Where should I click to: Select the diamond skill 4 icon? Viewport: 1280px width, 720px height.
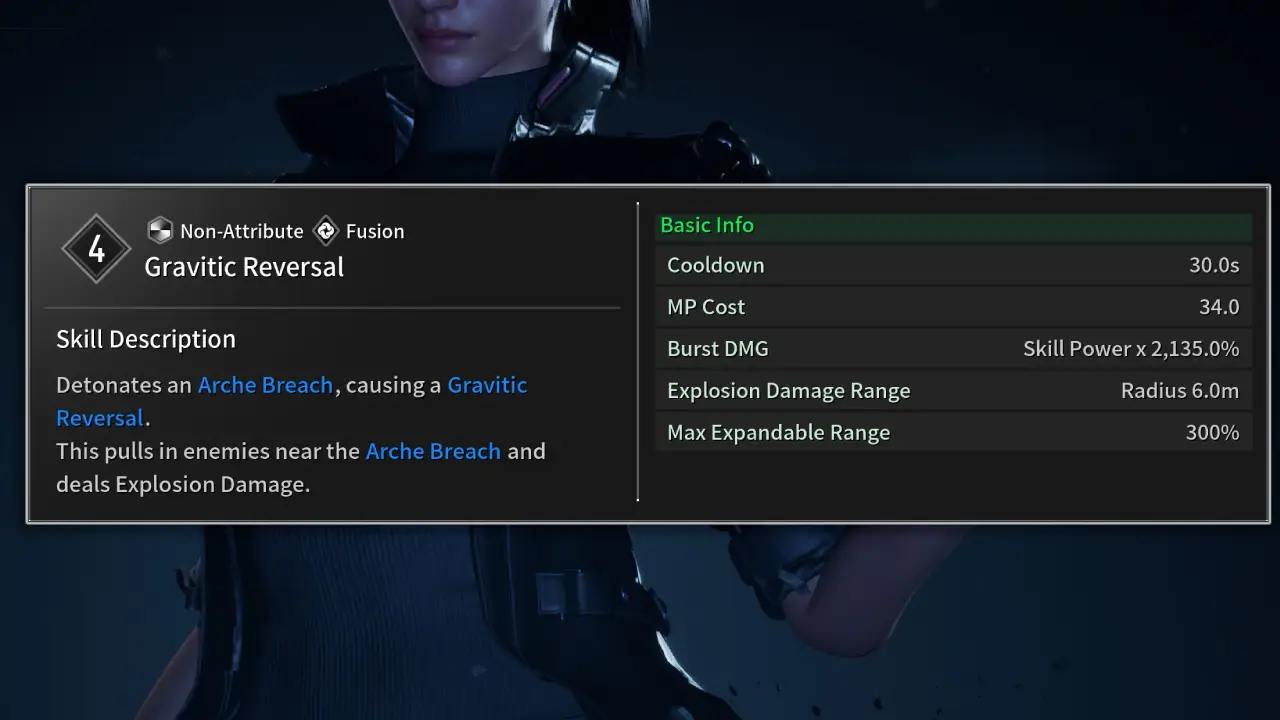96,249
